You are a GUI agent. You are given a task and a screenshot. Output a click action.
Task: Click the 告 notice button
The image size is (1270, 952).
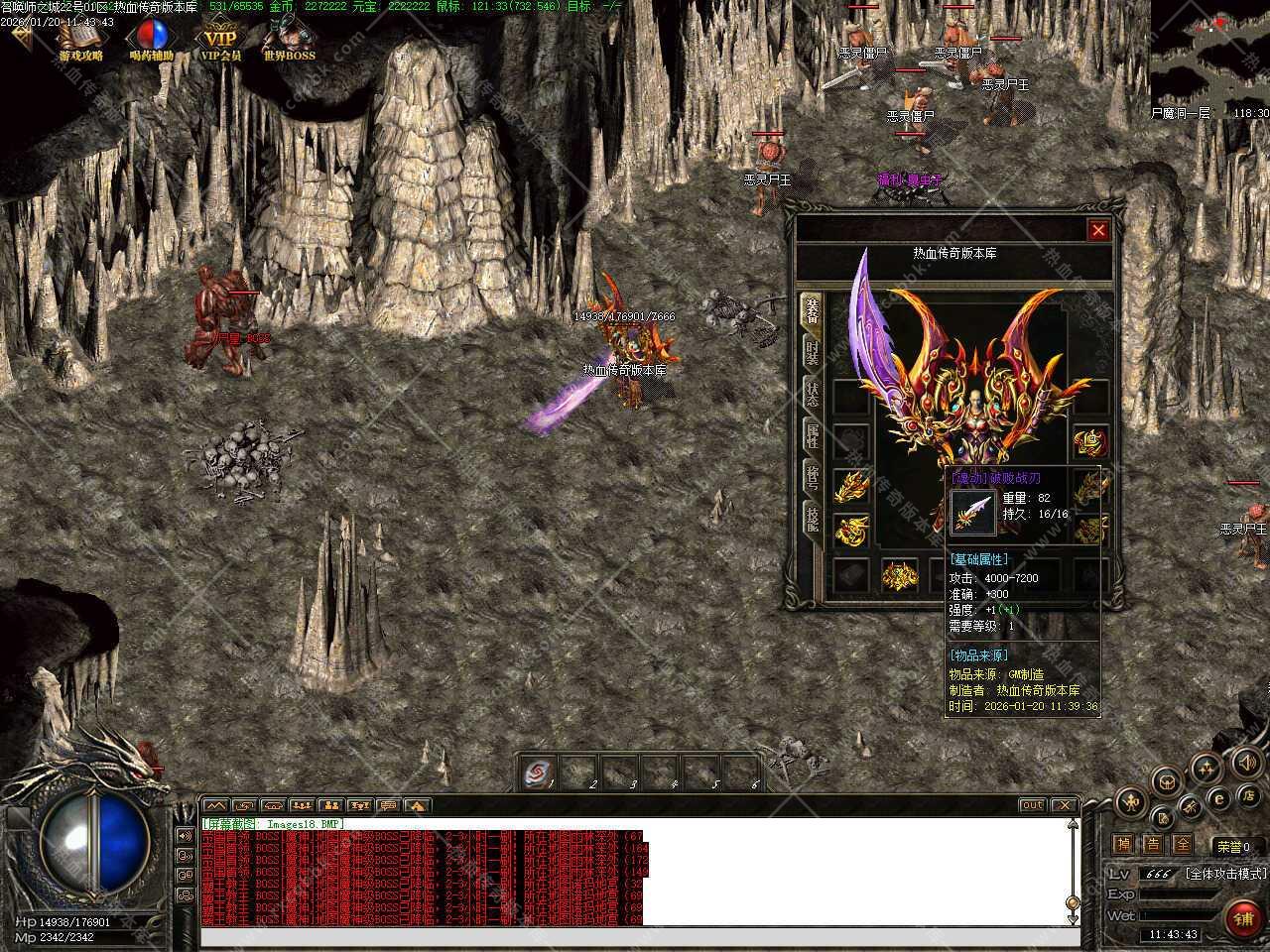(1153, 845)
